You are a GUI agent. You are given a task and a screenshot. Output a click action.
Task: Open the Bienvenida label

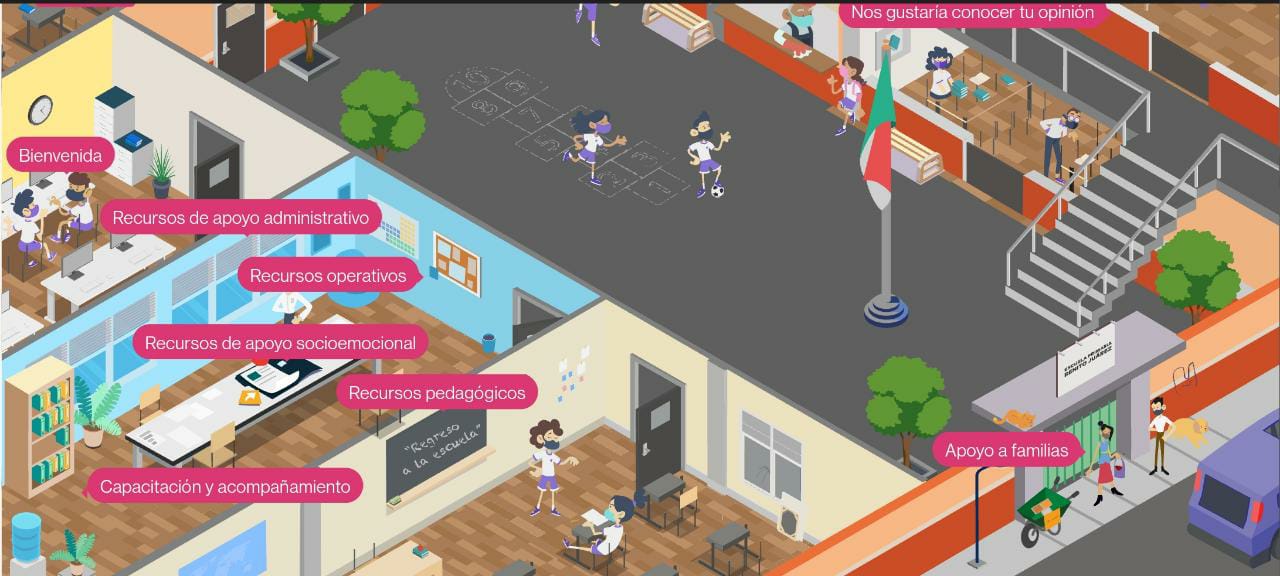(x=60, y=156)
